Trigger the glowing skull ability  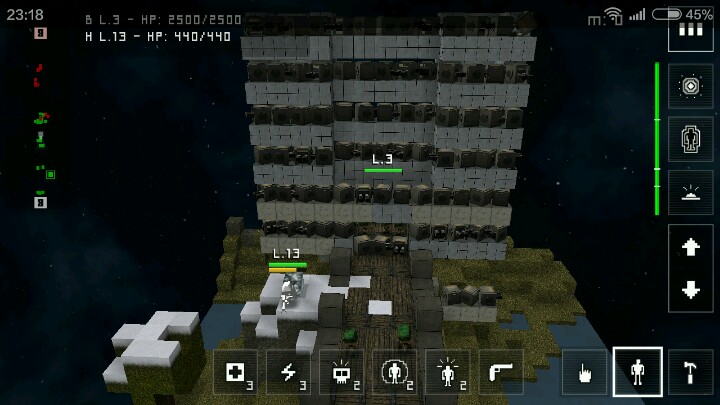point(341,372)
